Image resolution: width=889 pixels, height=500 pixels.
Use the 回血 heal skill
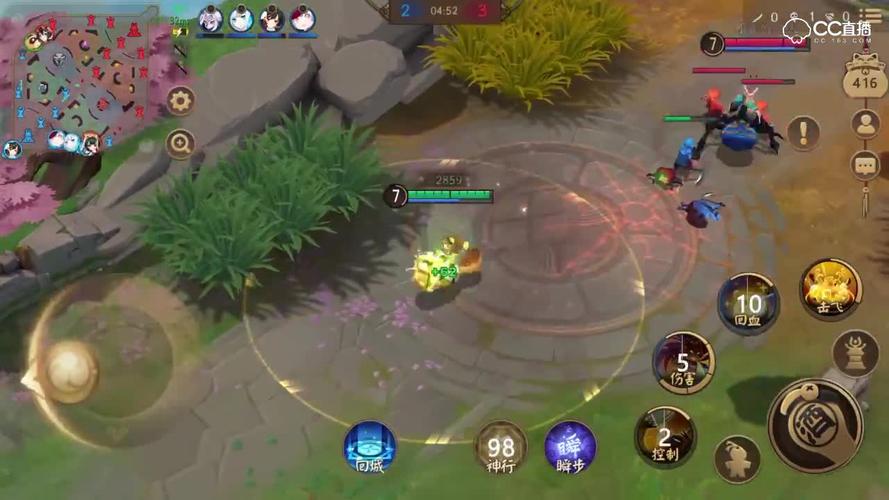pos(748,303)
